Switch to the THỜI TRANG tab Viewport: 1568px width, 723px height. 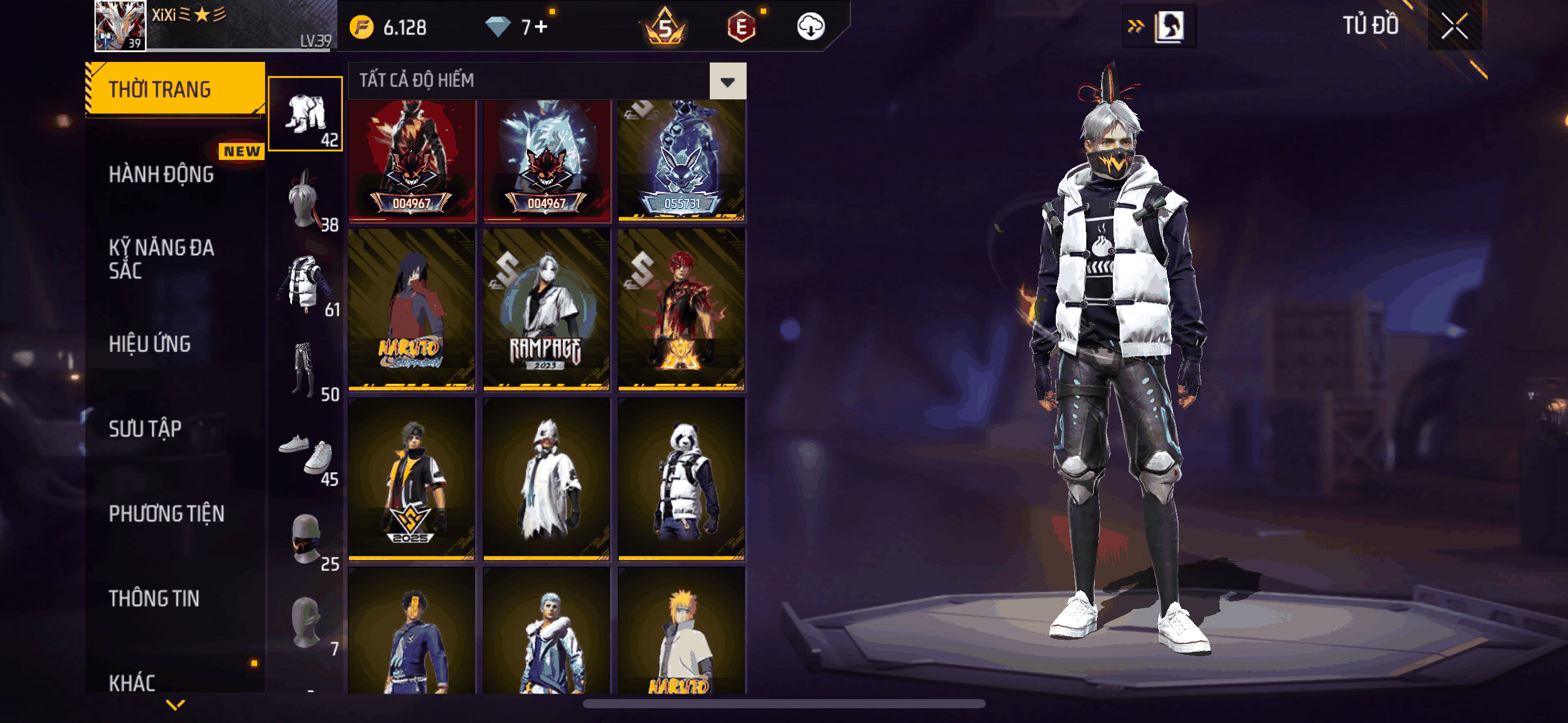tap(175, 90)
